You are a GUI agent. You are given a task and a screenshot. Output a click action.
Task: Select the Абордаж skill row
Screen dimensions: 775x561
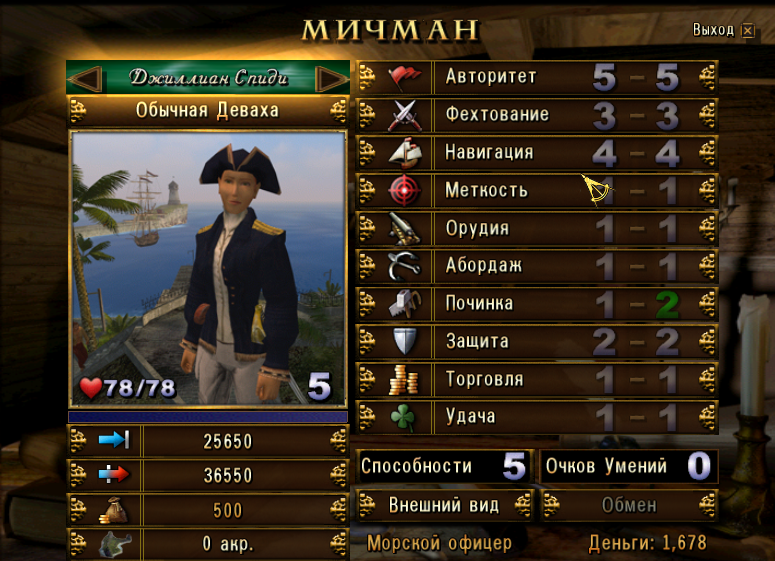(537, 266)
